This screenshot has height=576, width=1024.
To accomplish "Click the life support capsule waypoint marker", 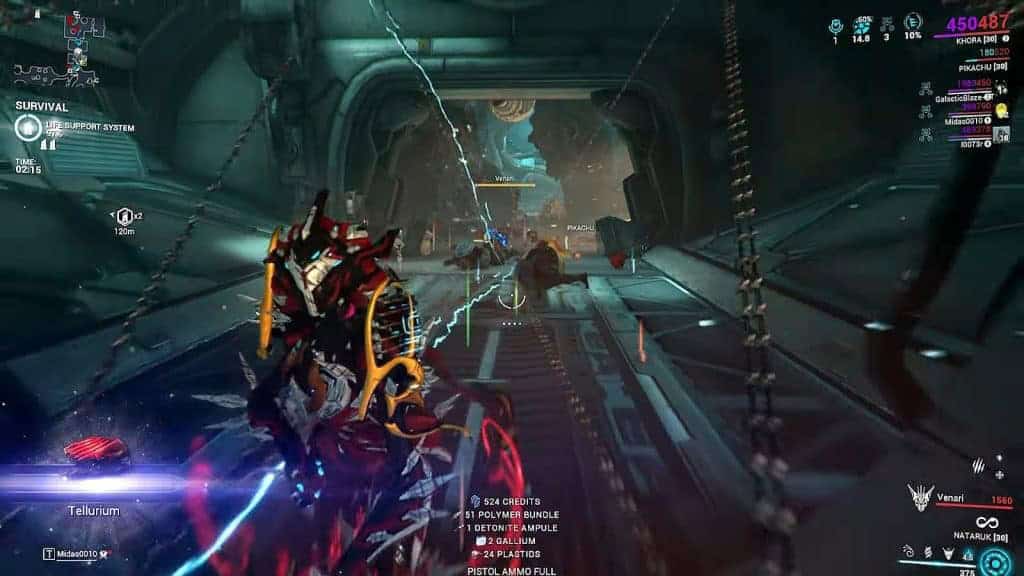I will pyautogui.click(x=124, y=215).
